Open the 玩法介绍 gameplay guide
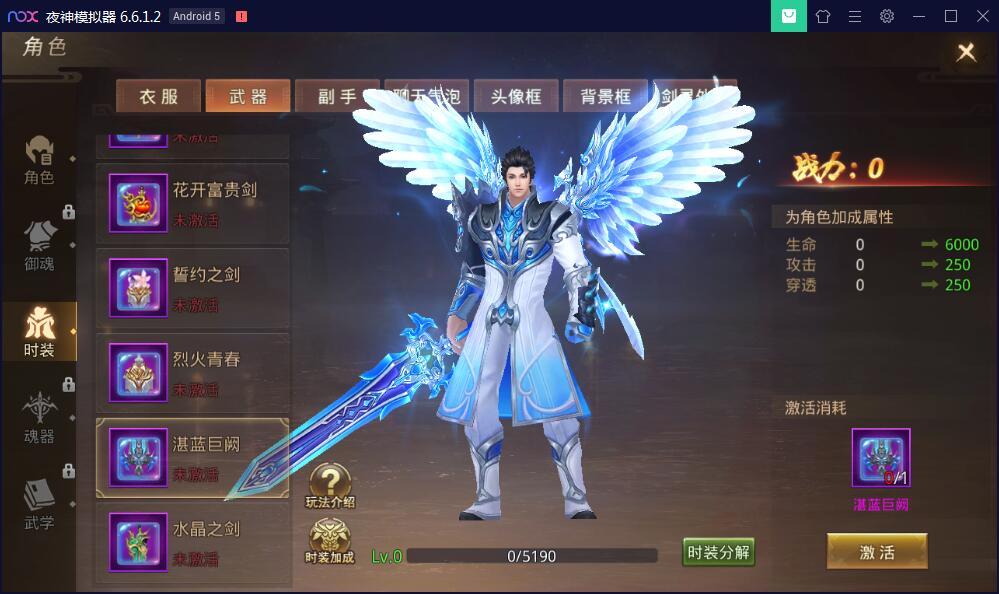The width and height of the screenshot is (999, 594). (330, 486)
